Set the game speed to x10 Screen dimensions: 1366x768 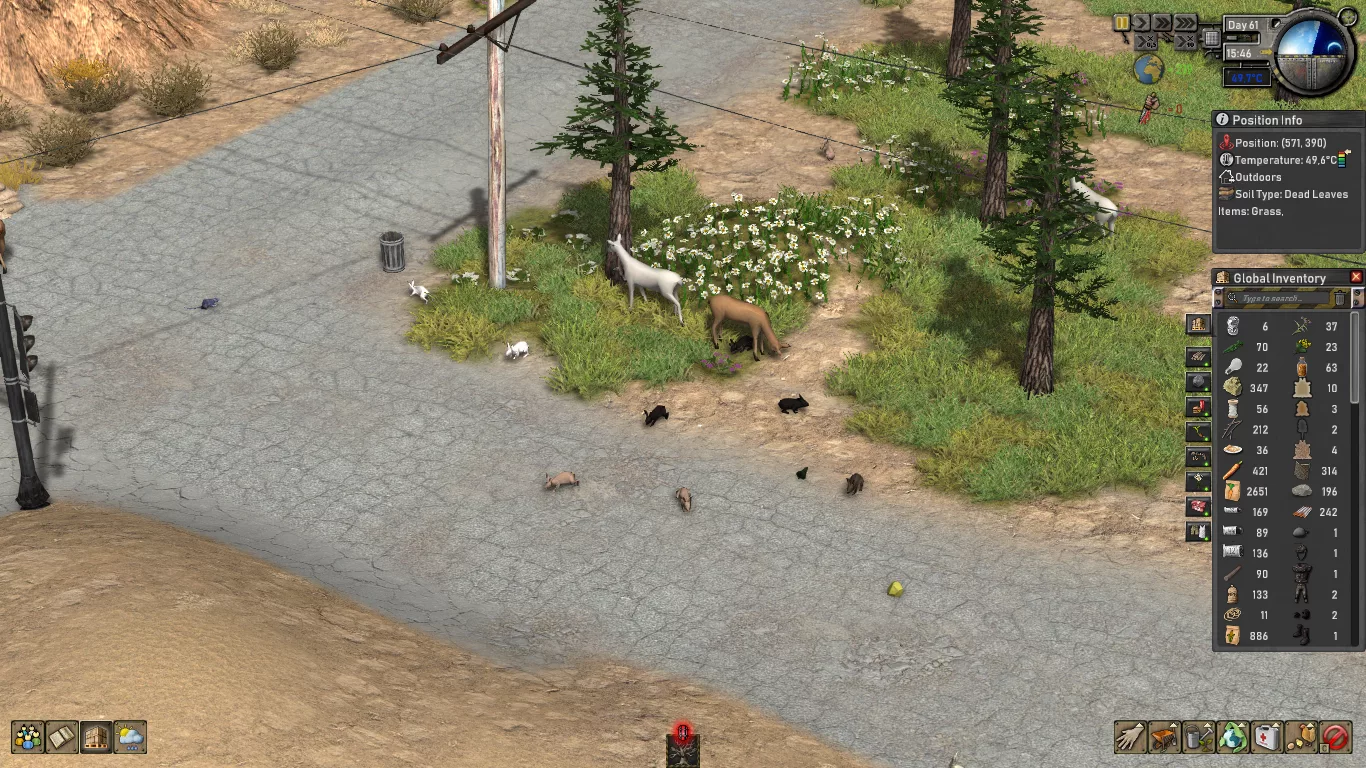1186,41
